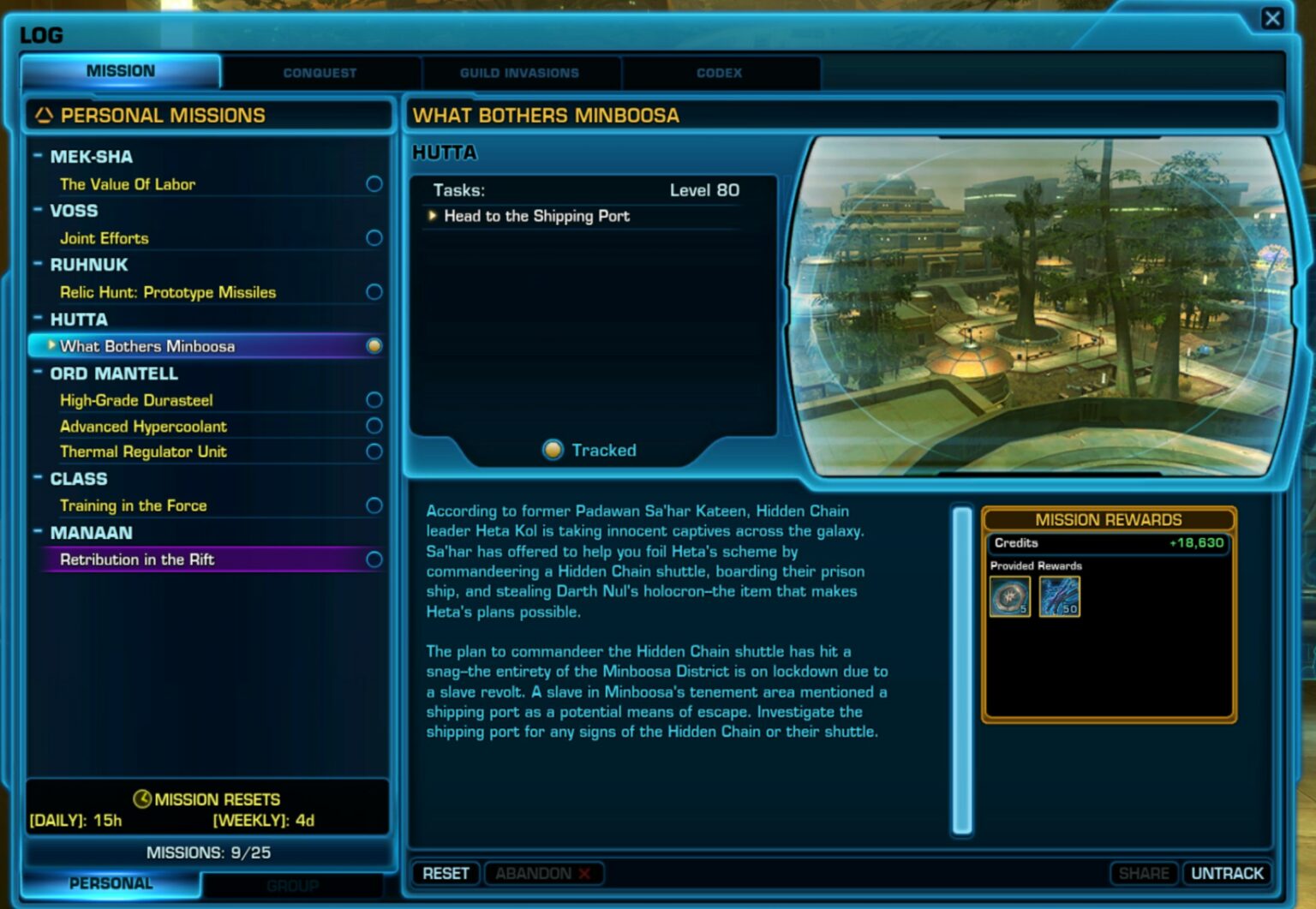Enable tracking for Training in the Force
The height and width of the screenshot is (909, 1316).
click(x=374, y=505)
